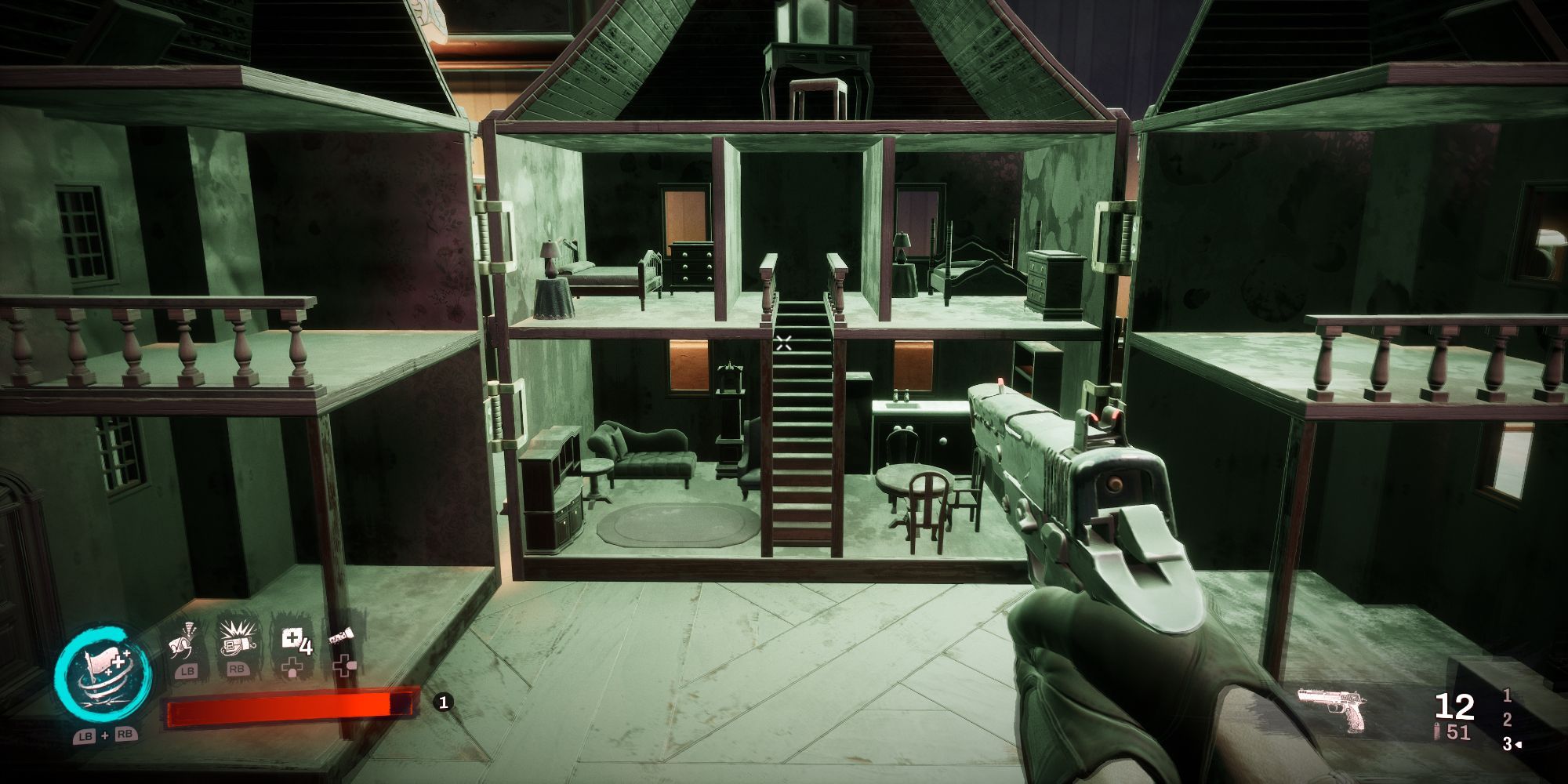1568x784 pixels.
Task: Click the flashlight gadget icon
Action: pos(341,637)
